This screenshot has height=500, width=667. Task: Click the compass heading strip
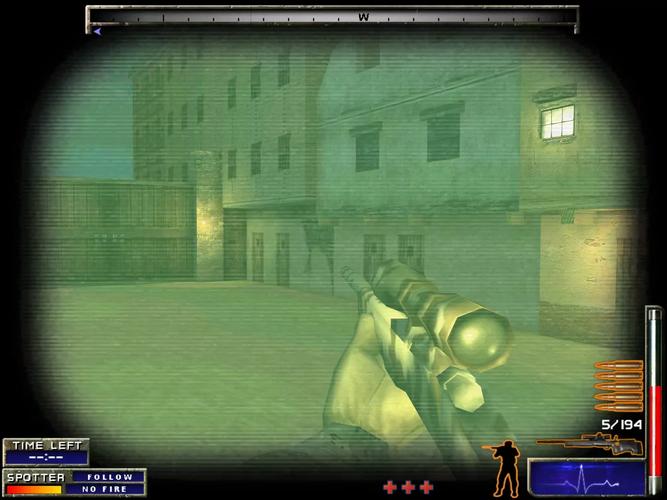click(x=332, y=18)
